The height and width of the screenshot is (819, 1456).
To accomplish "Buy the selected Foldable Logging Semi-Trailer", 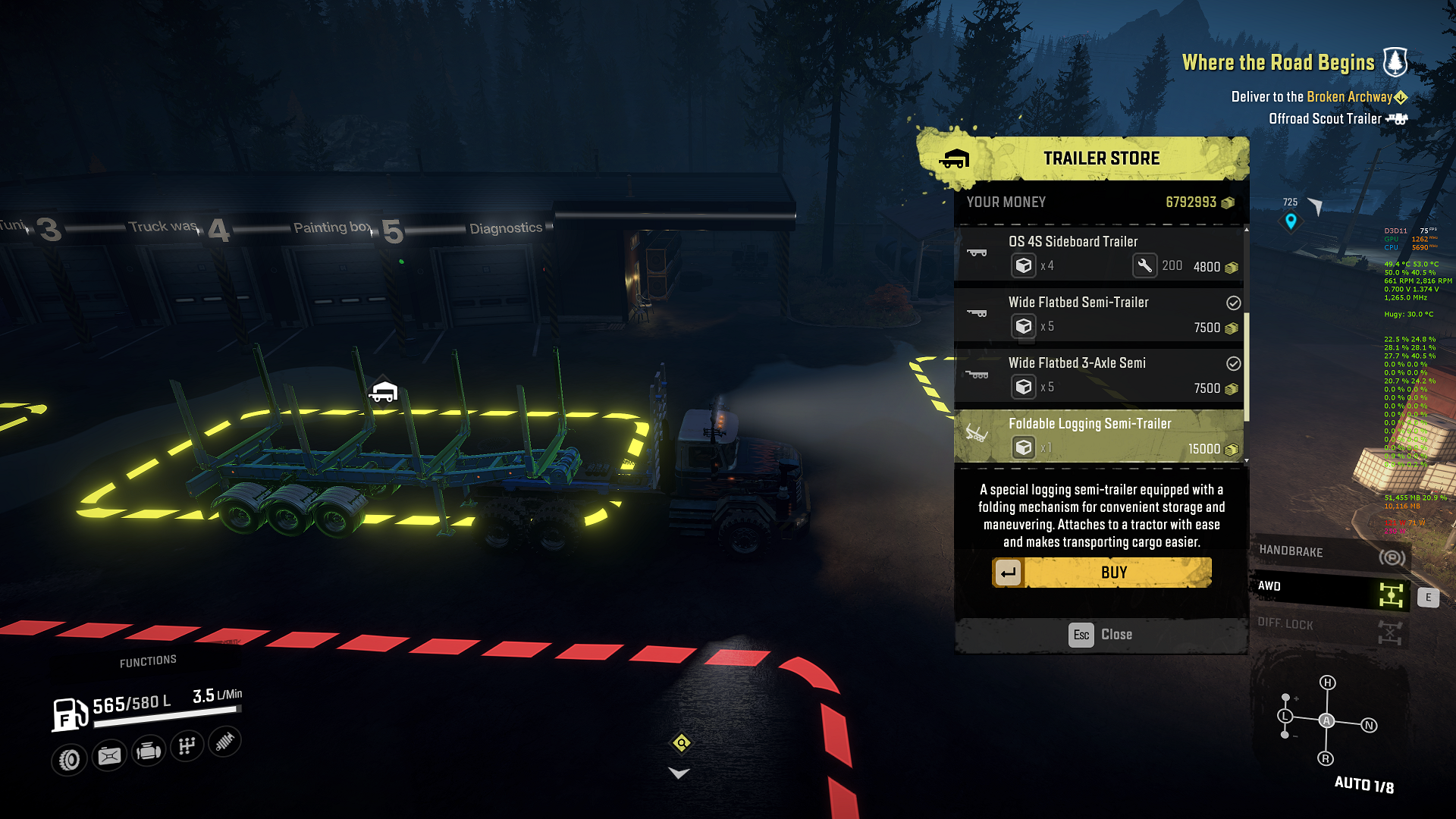I will (1102, 573).
